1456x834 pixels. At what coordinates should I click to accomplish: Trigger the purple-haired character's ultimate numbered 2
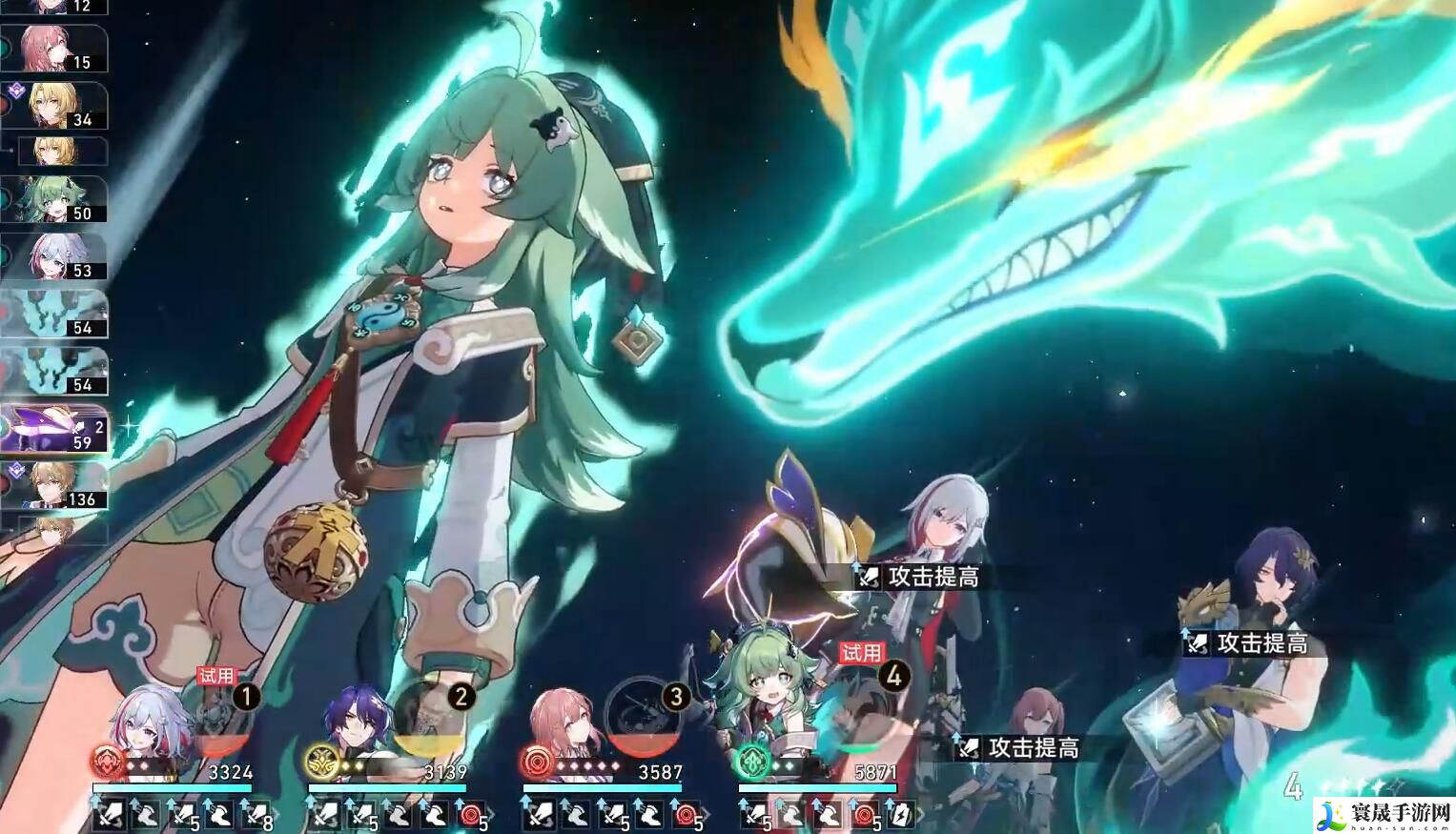tap(438, 717)
